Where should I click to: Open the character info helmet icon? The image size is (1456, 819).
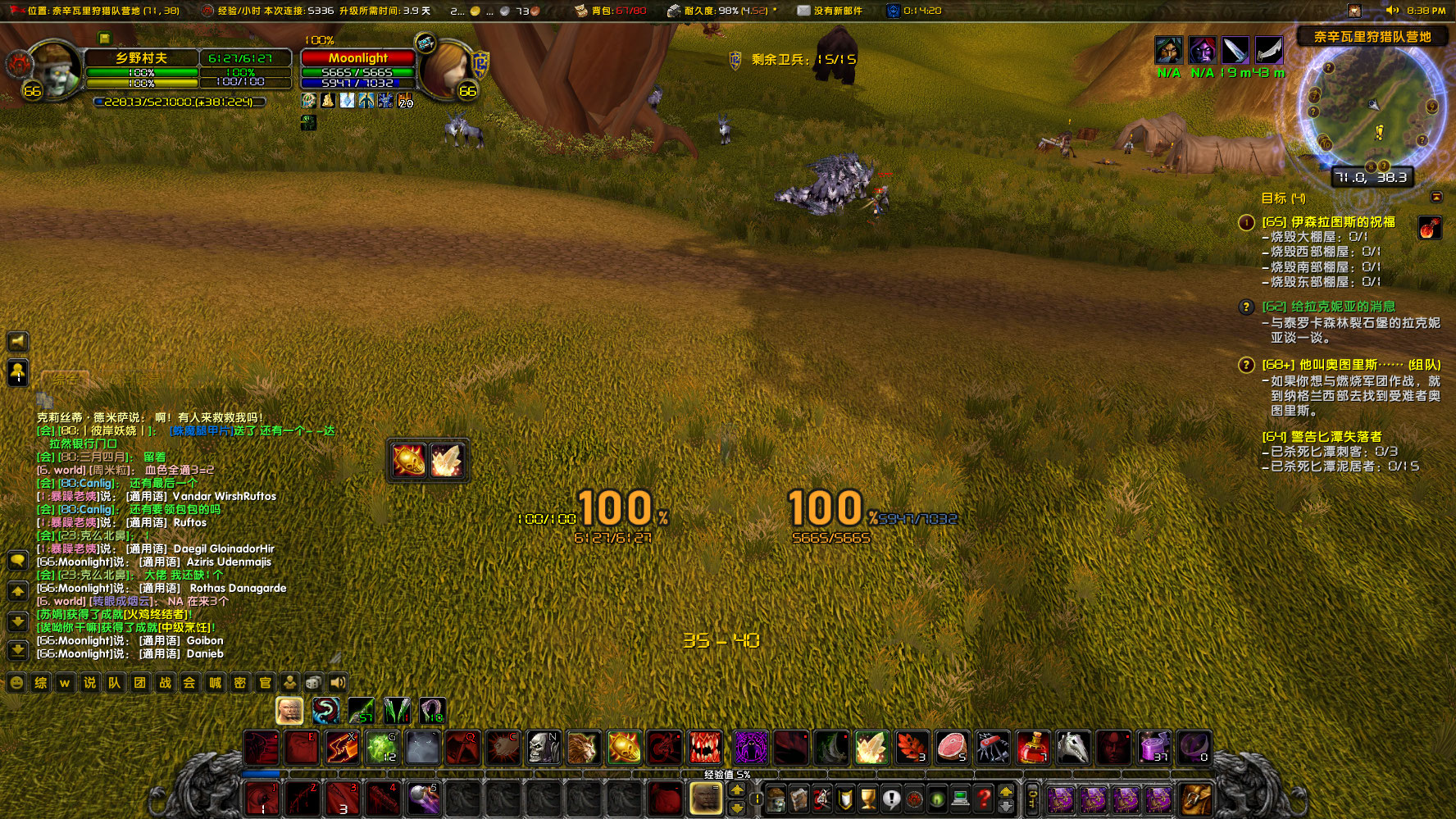[x=776, y=799]
